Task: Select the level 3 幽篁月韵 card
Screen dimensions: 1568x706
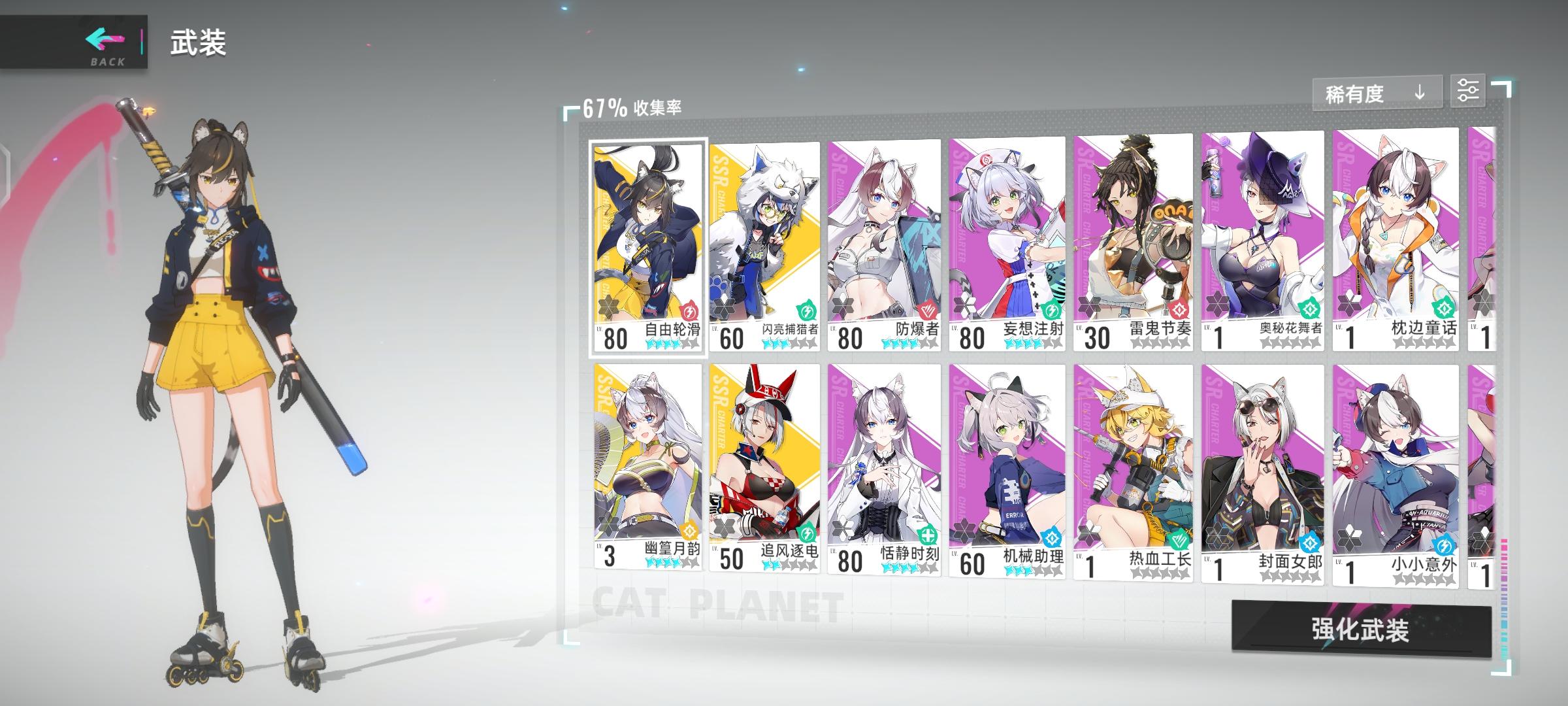Action: (x=647, y=471)
